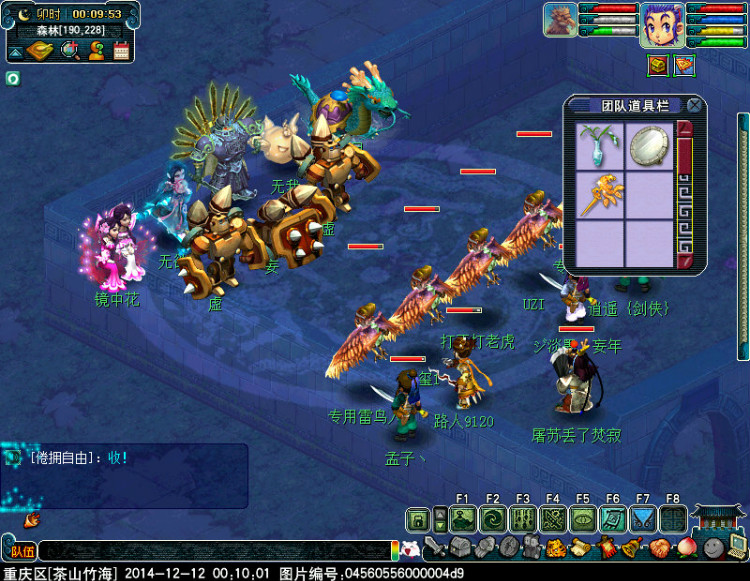Viewport: 750px width, 581px height.
Task: Click the orange helper icon with question mark
Action: coord(97,50)
